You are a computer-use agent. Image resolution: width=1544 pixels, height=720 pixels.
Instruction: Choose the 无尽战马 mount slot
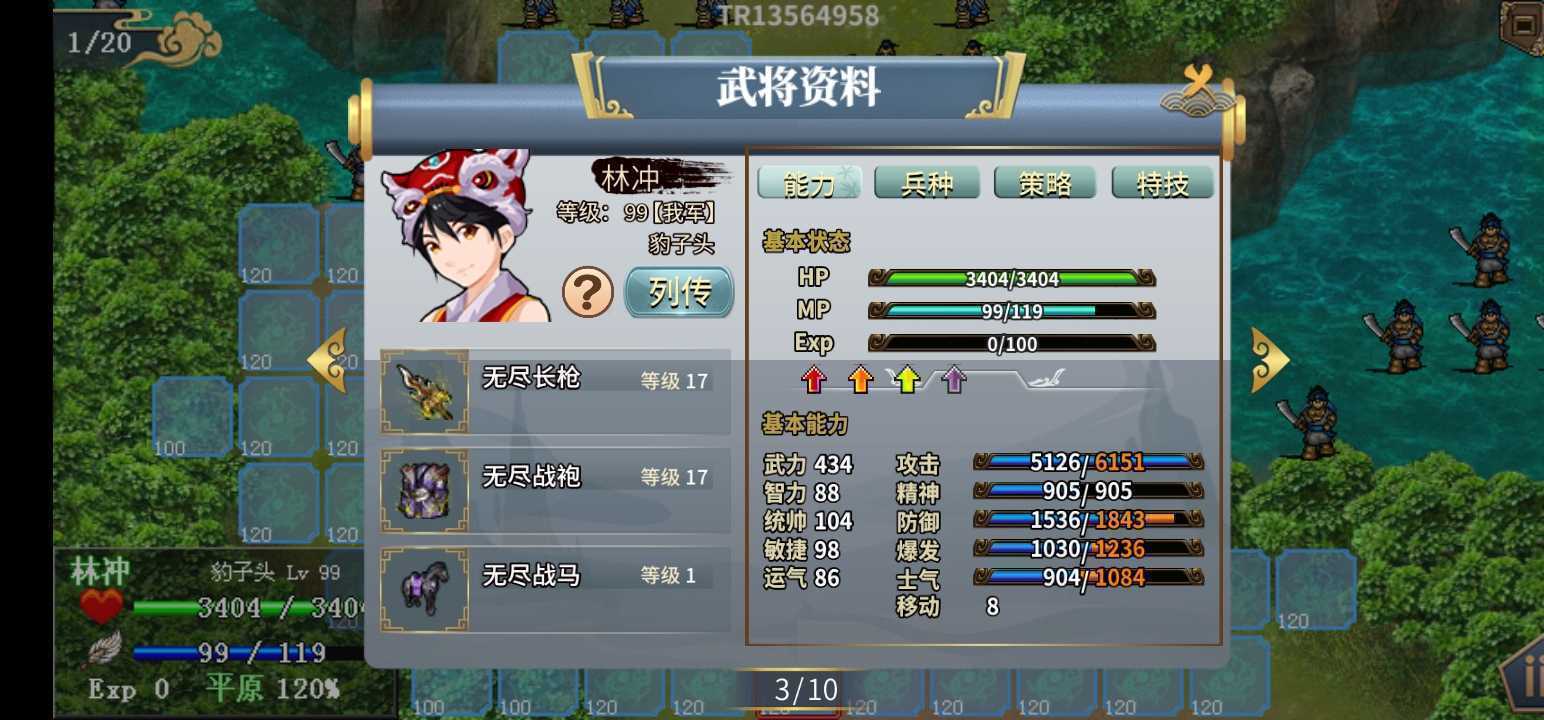point(555,589)
